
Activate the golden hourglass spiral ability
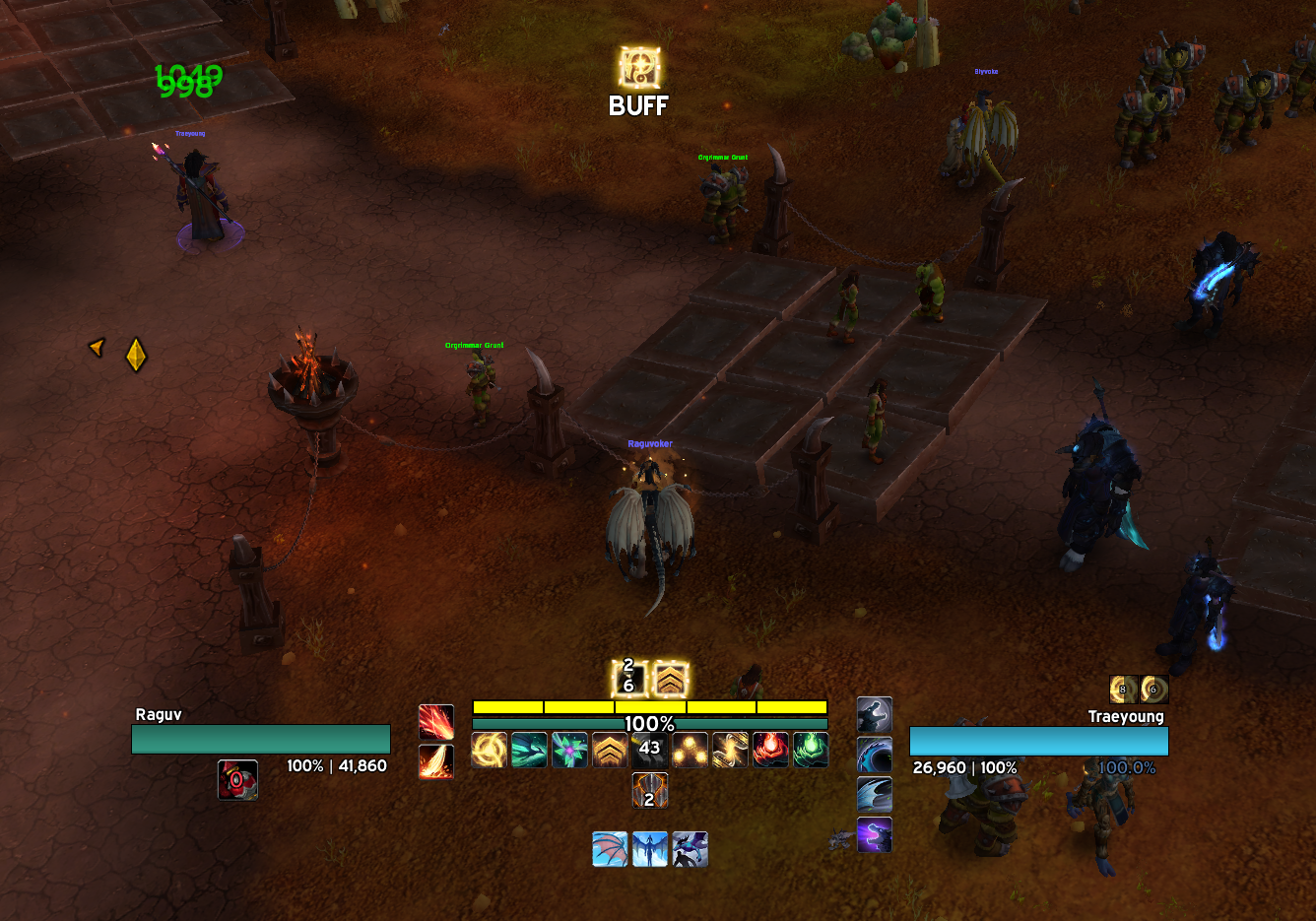(x=730, y=751)
